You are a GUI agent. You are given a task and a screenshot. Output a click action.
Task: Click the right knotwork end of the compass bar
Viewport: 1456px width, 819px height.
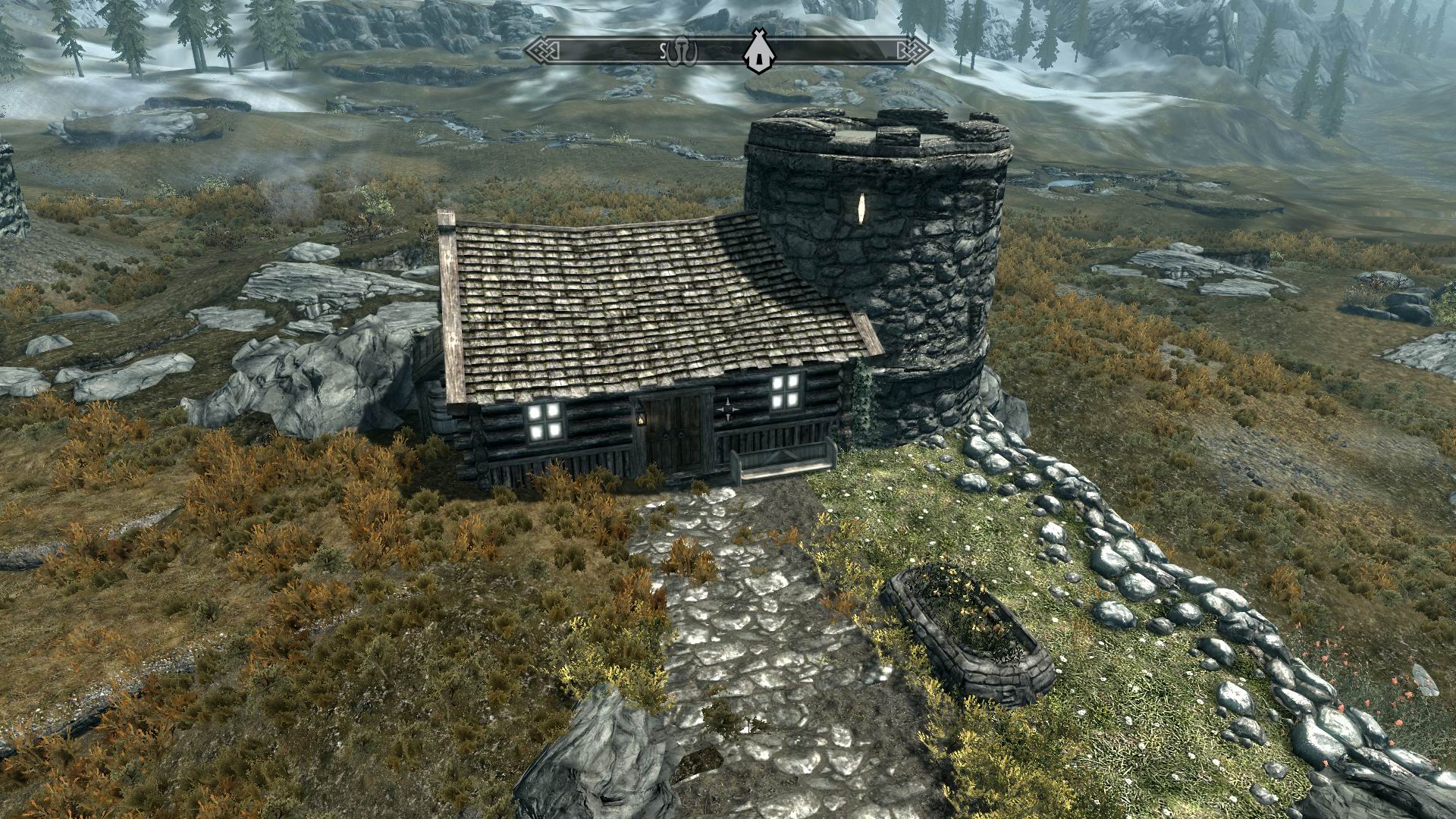point(915,51)
